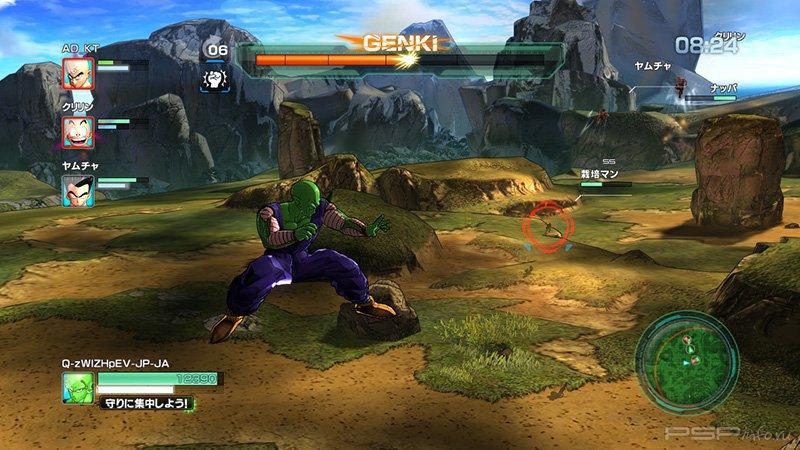Click the red lock-on target reticle

pyautogui.click(x=547, y=226)
